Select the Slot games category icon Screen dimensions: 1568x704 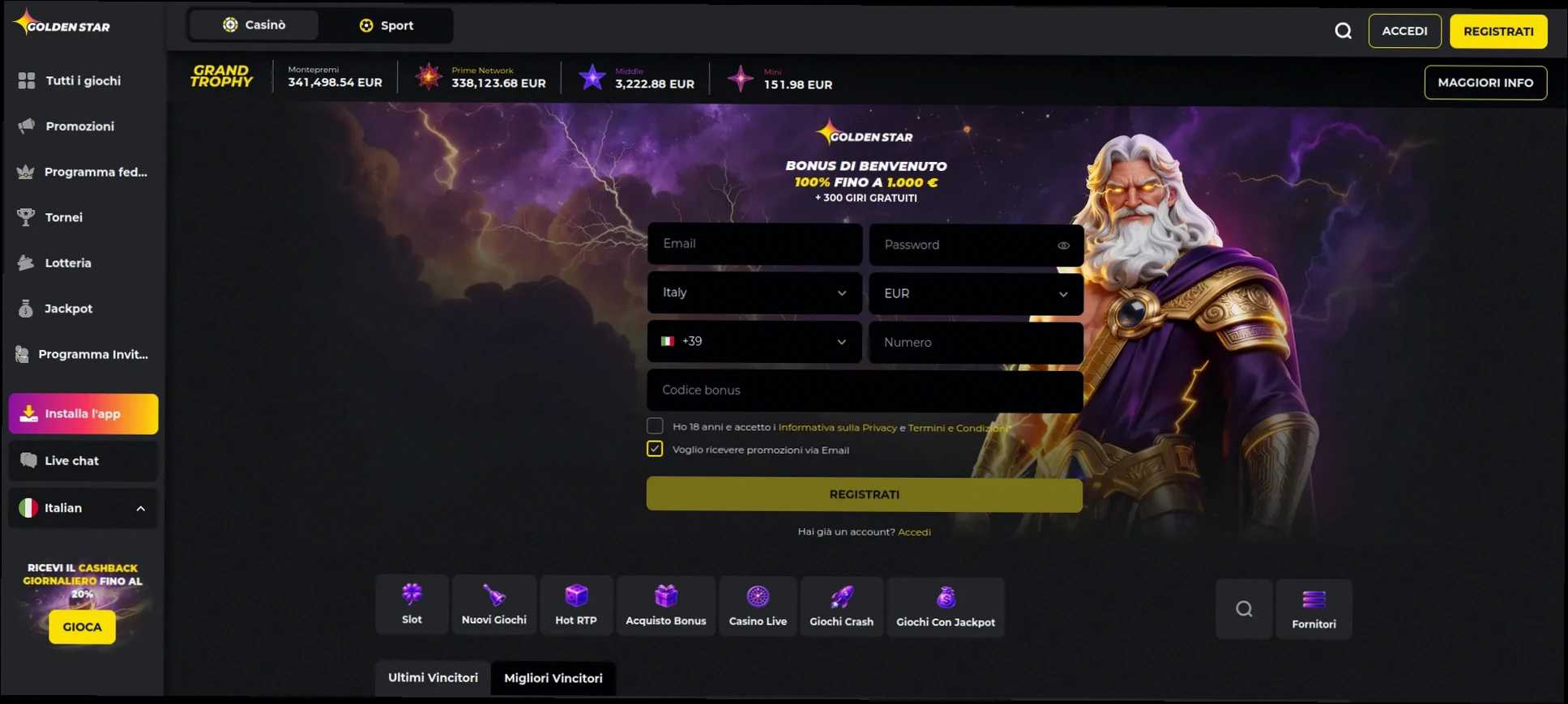tap(412, 604)
